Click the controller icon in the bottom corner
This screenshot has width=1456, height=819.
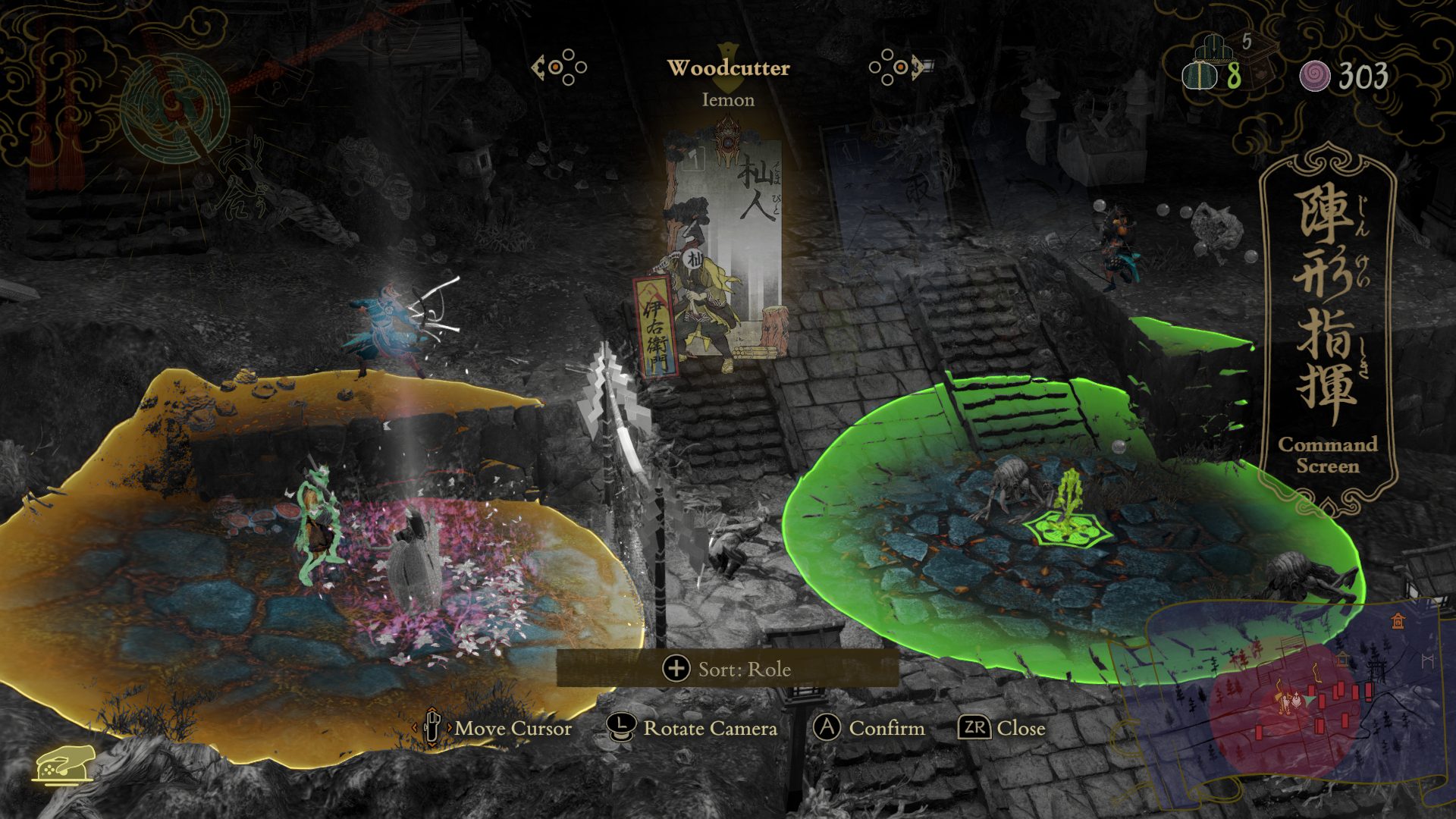63,766
